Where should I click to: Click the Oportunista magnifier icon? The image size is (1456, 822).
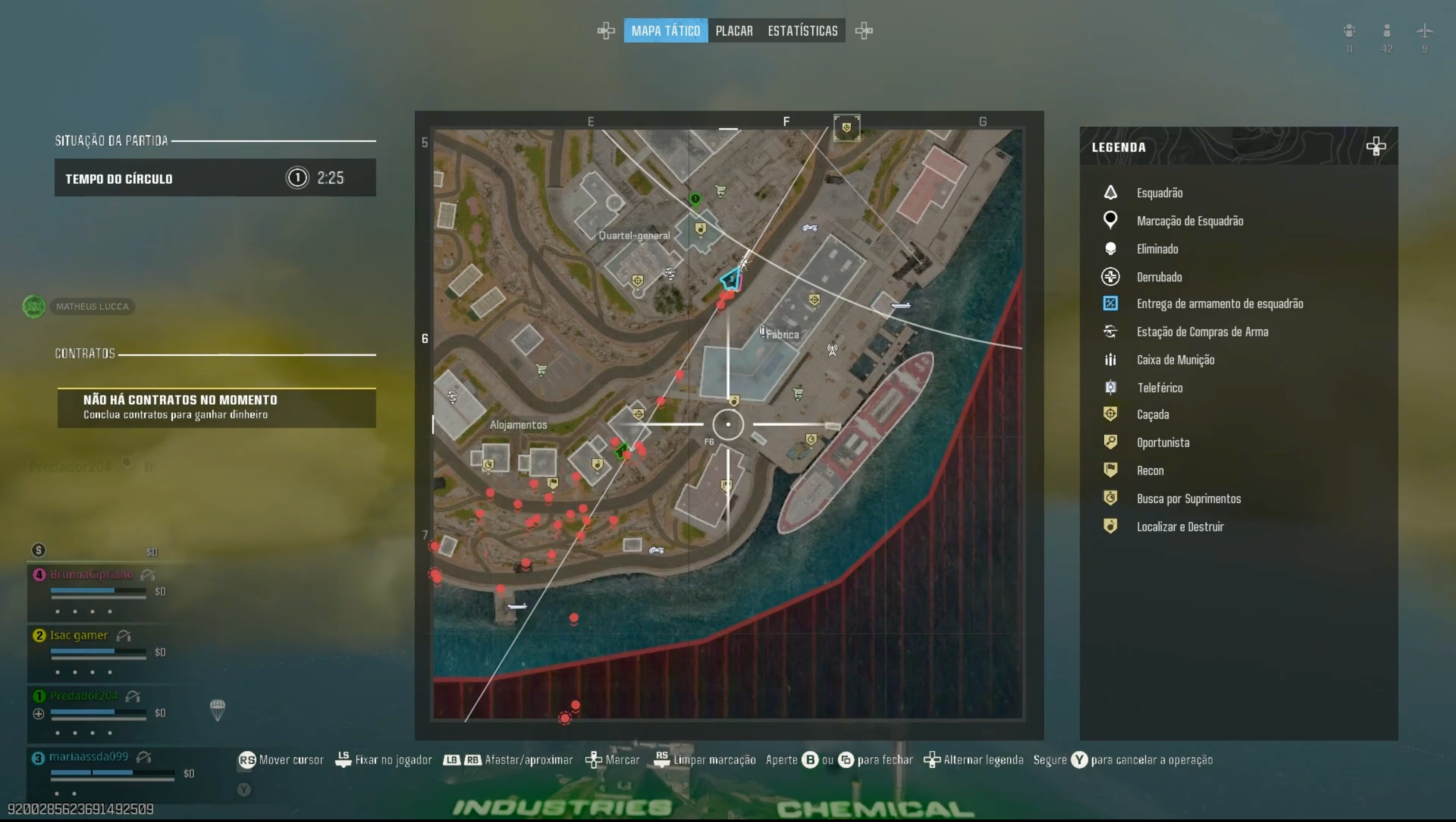point(1111,442)
